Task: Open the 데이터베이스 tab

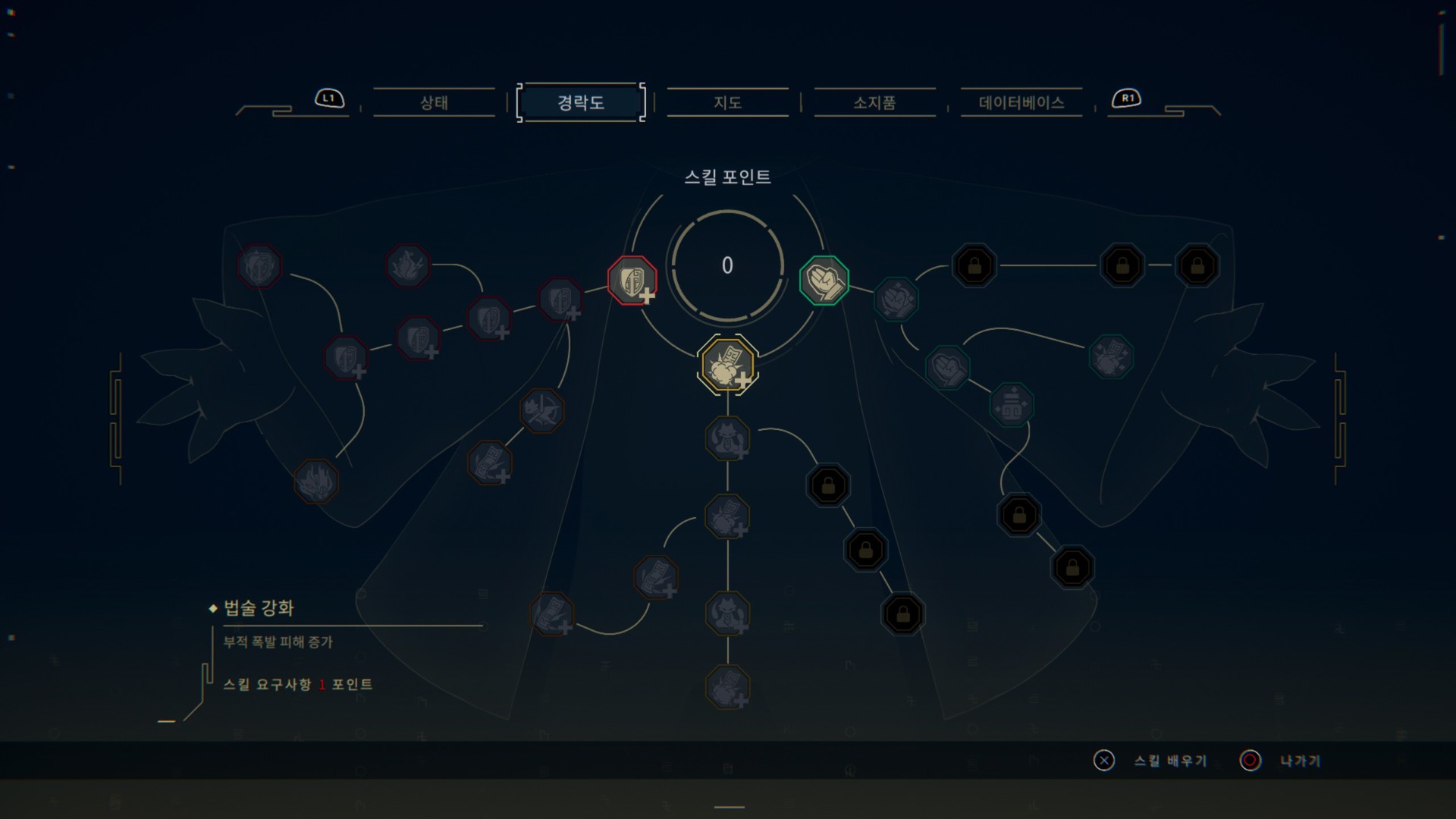Action: [1021, 103]
